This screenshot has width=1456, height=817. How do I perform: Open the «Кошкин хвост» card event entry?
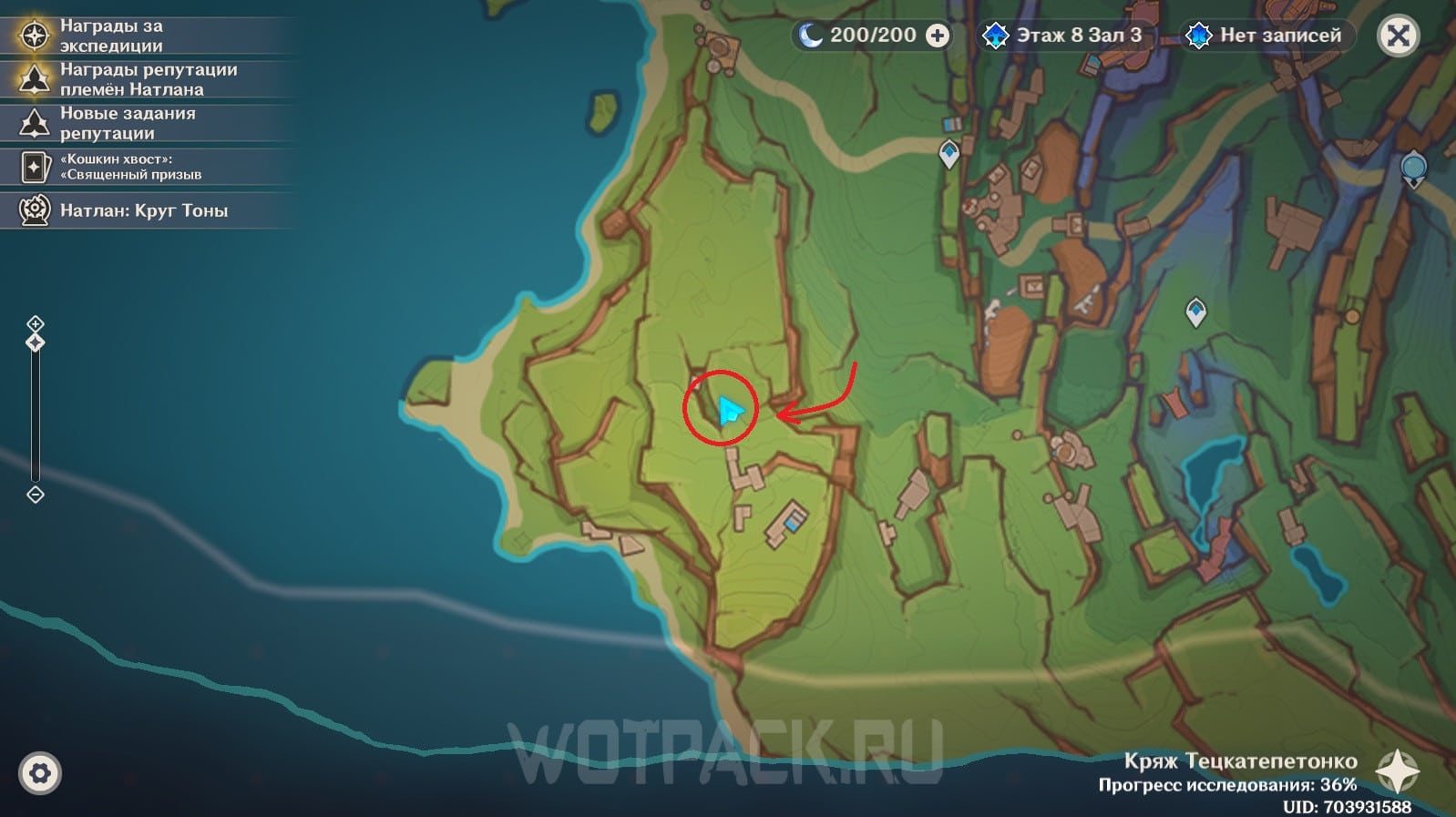[x=130, y=167]
